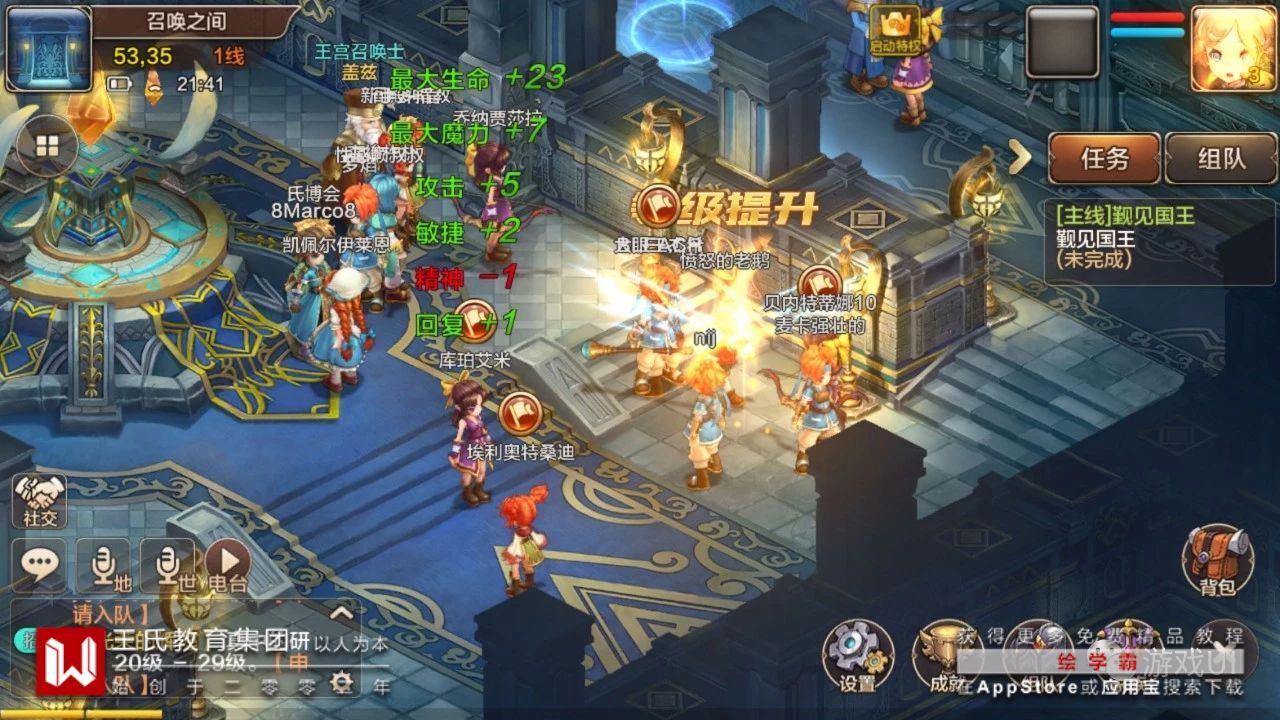Open the four-square grid menu button
Viewport: 1280px width, 720px height.
pos(47,146)
